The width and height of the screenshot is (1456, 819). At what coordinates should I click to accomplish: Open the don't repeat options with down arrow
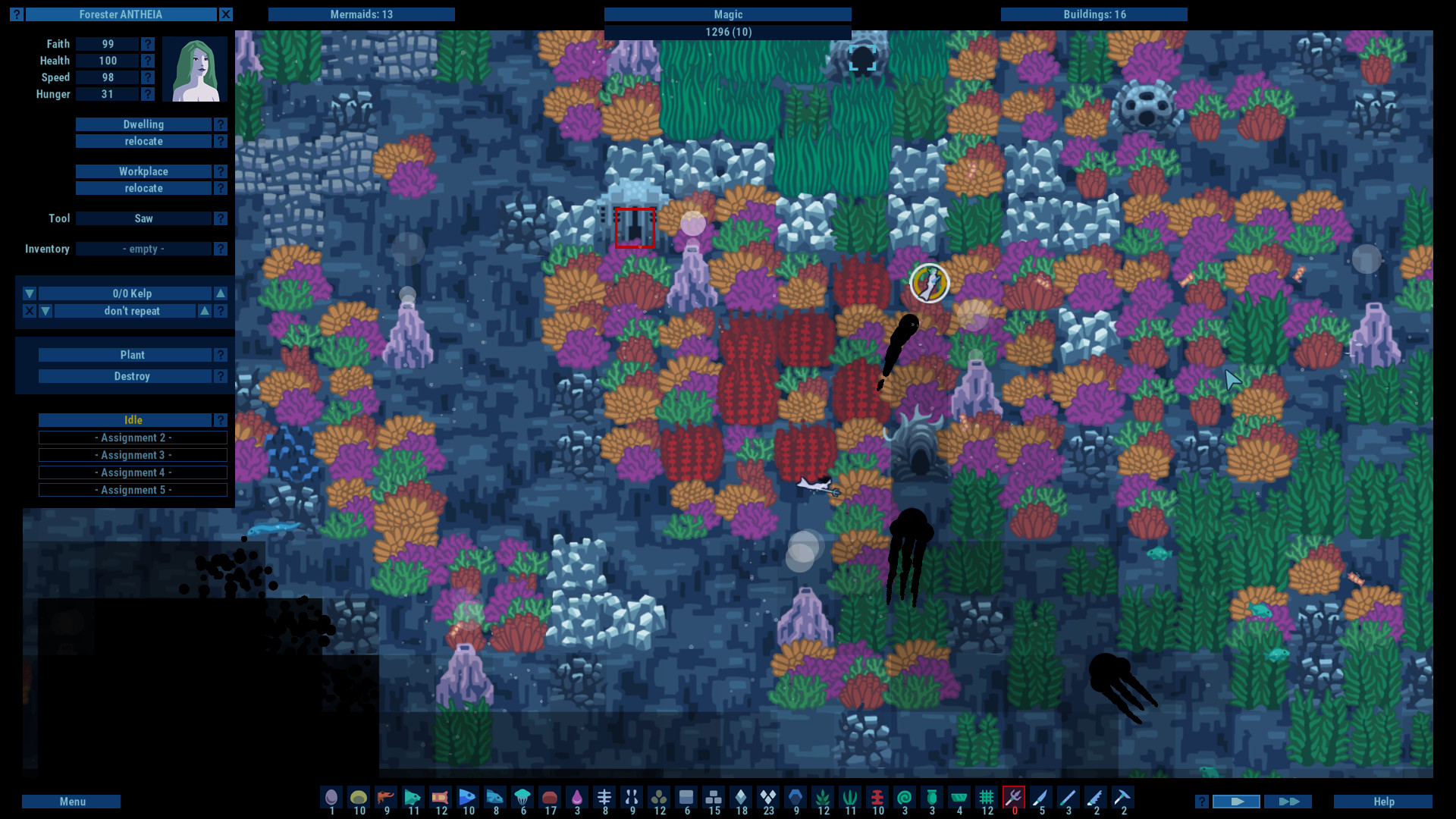coord(45,311)
